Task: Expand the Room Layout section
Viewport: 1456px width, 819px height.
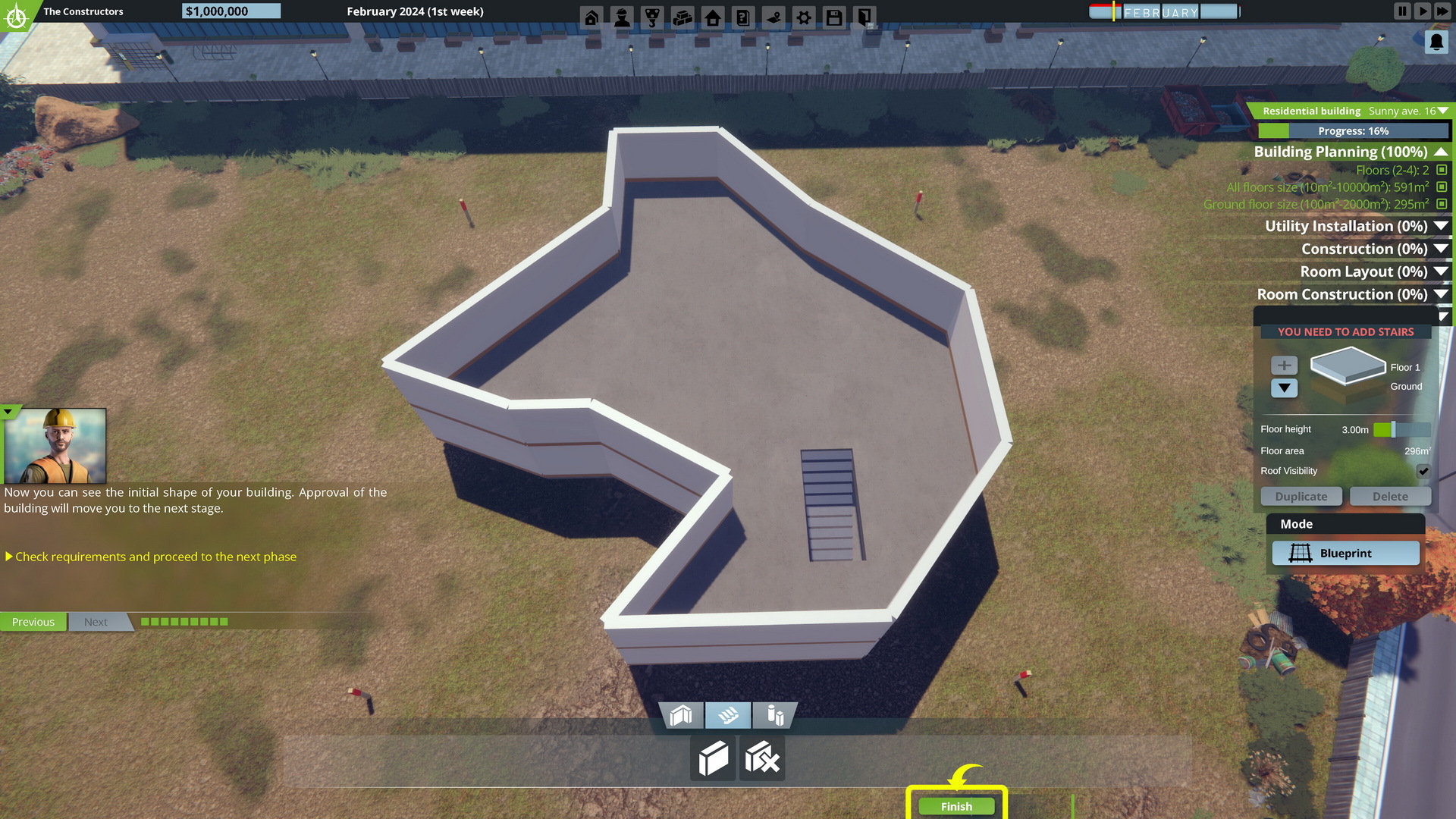Action: point(1439,271)
